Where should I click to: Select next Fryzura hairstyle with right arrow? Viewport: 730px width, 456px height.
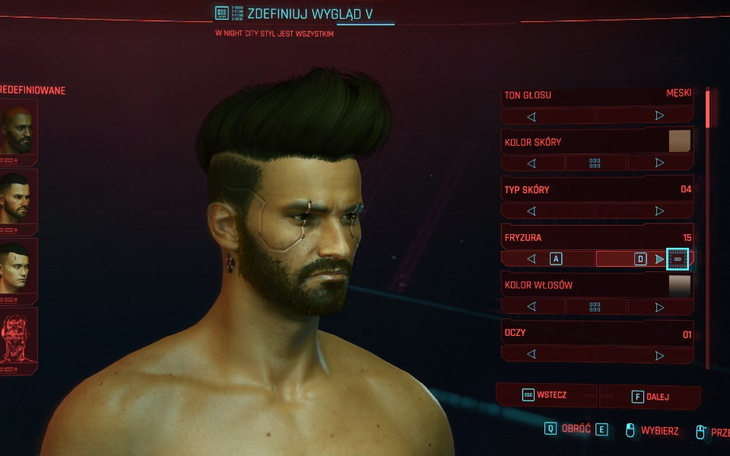[659, 259]
